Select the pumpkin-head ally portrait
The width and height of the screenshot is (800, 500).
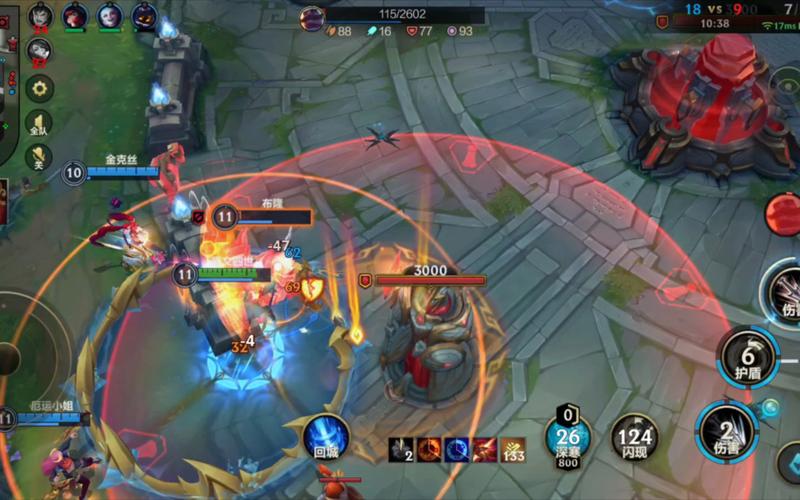[x=145, y=15]
